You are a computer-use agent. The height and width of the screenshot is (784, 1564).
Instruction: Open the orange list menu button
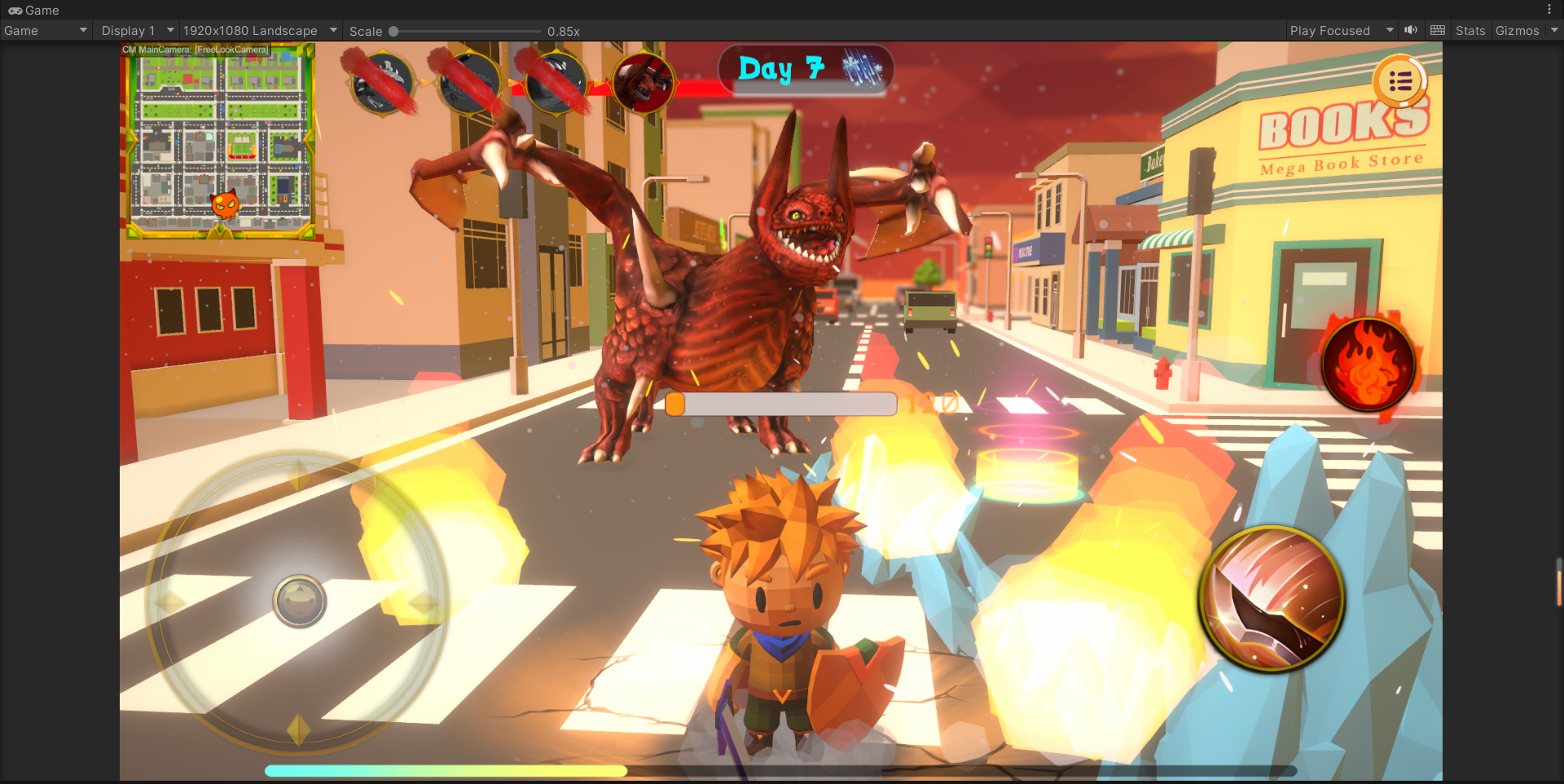tap(1399, 81)
